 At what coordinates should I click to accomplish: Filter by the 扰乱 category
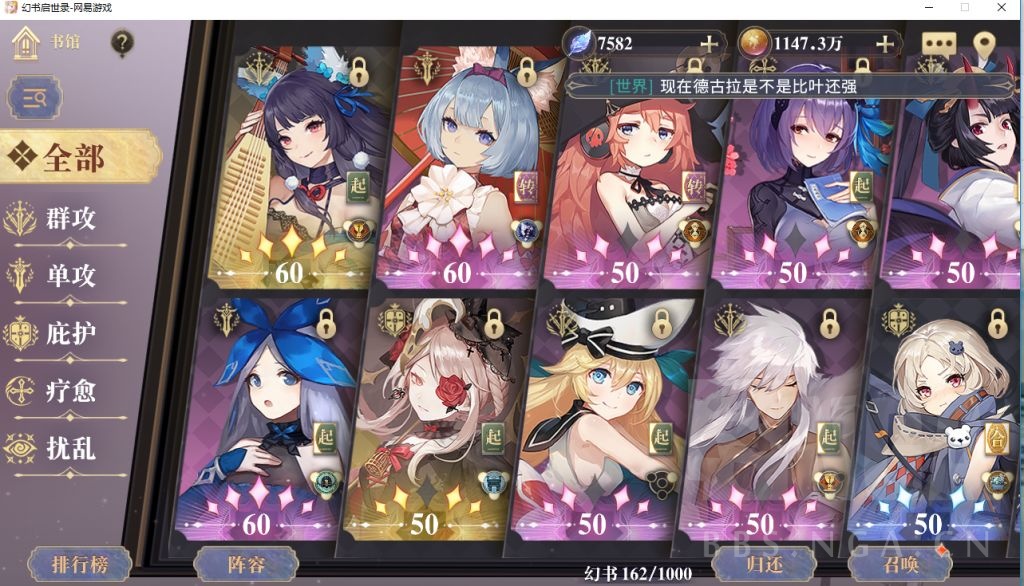pyautogui.click(x=68, y=447)
